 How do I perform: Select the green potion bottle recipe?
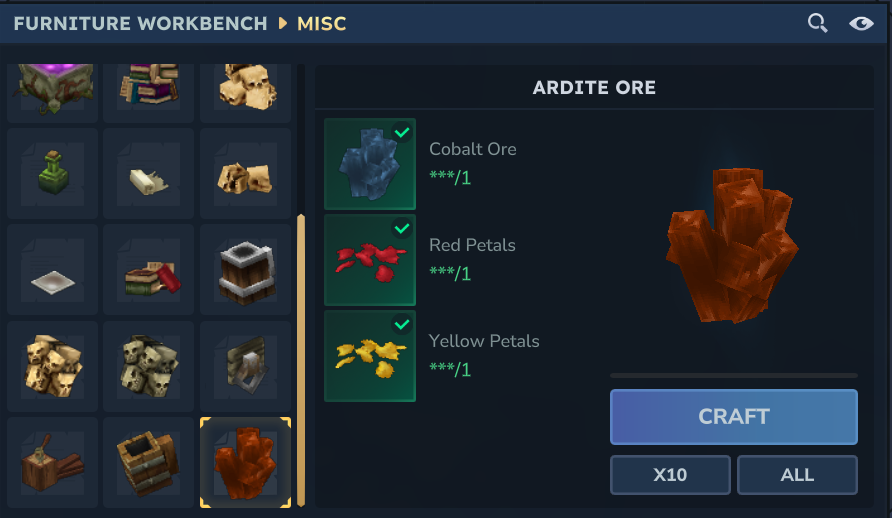(x=53, y=173)
